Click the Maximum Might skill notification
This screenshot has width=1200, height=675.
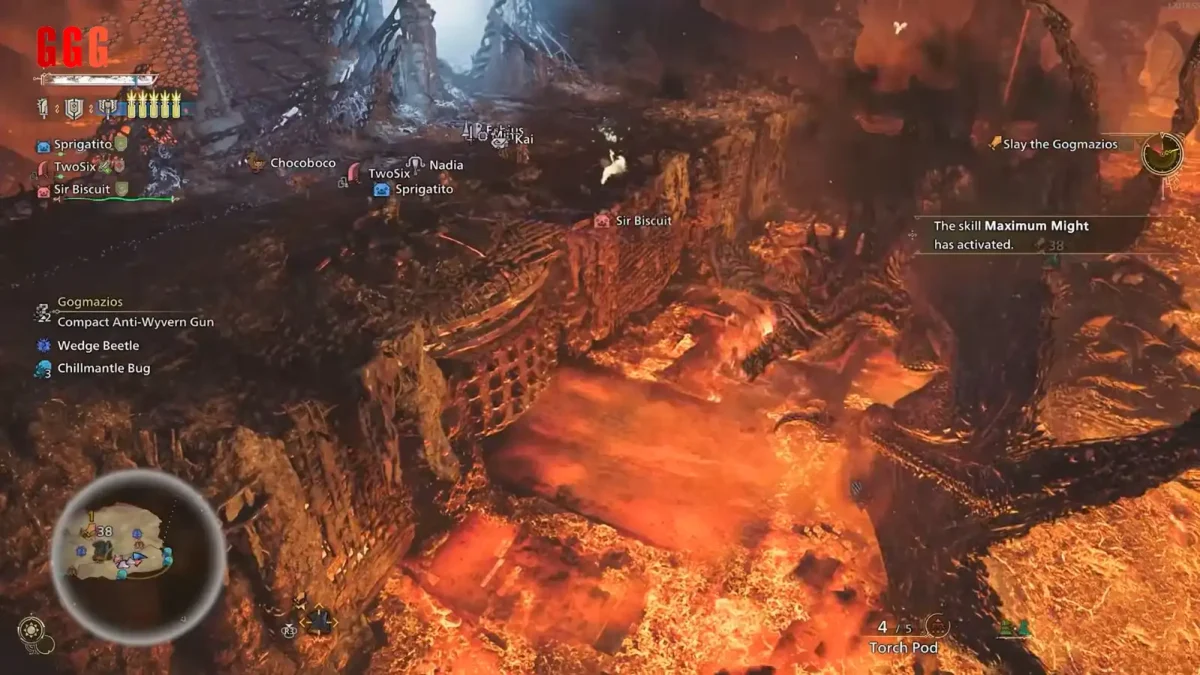click(1010, 235)
